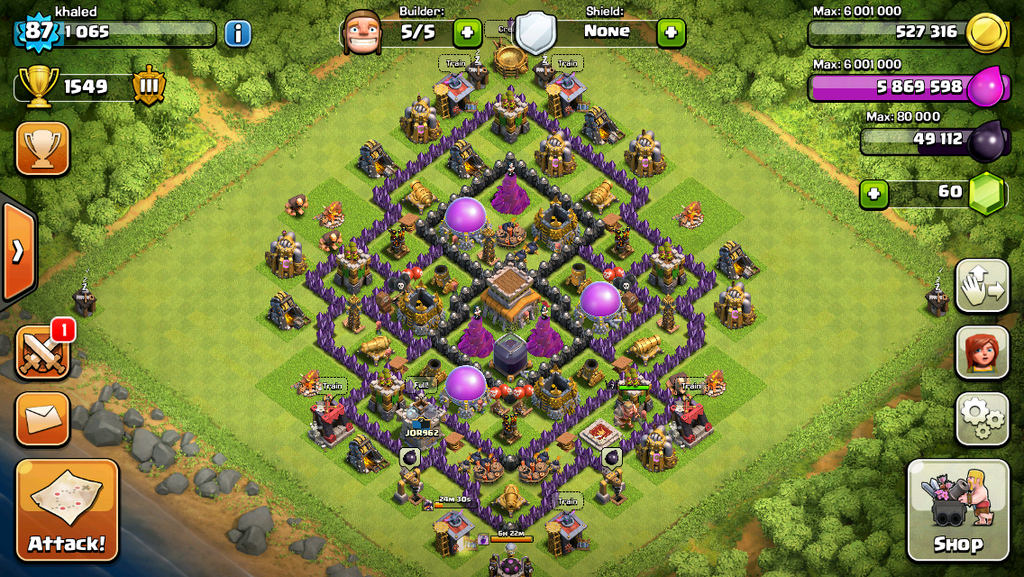Open the mail inbox envelope button

point(42,419)
